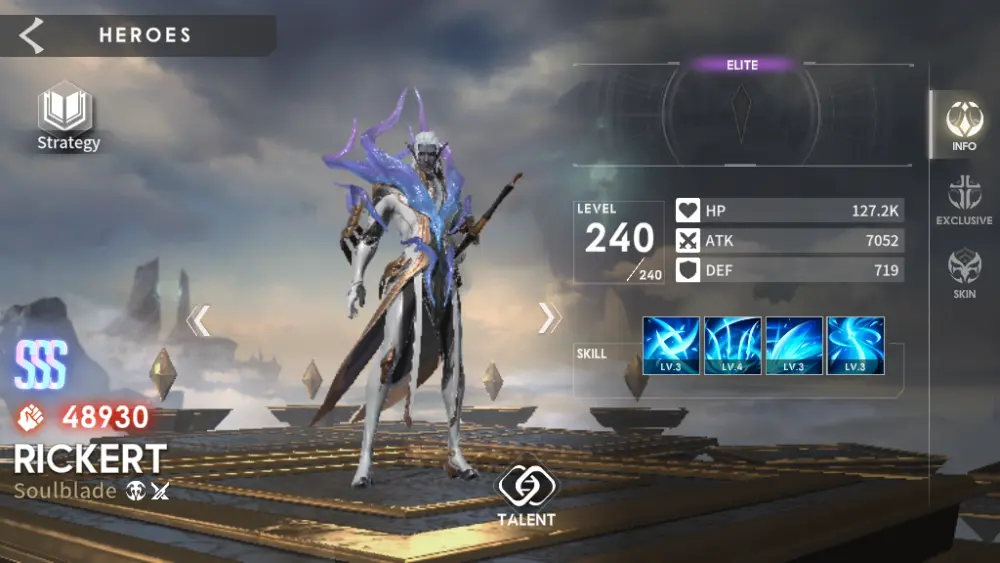
Task: Open the Talent menu
Action: (x=526, y=494)
